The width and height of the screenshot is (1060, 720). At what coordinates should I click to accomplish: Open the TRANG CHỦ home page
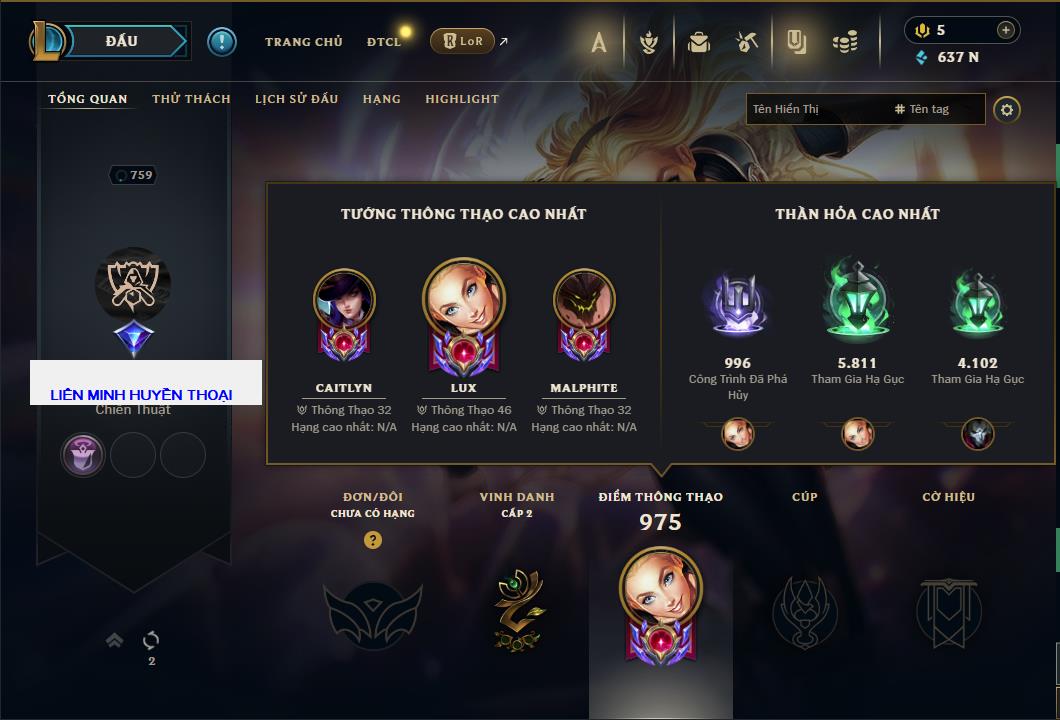pos(303,42)
